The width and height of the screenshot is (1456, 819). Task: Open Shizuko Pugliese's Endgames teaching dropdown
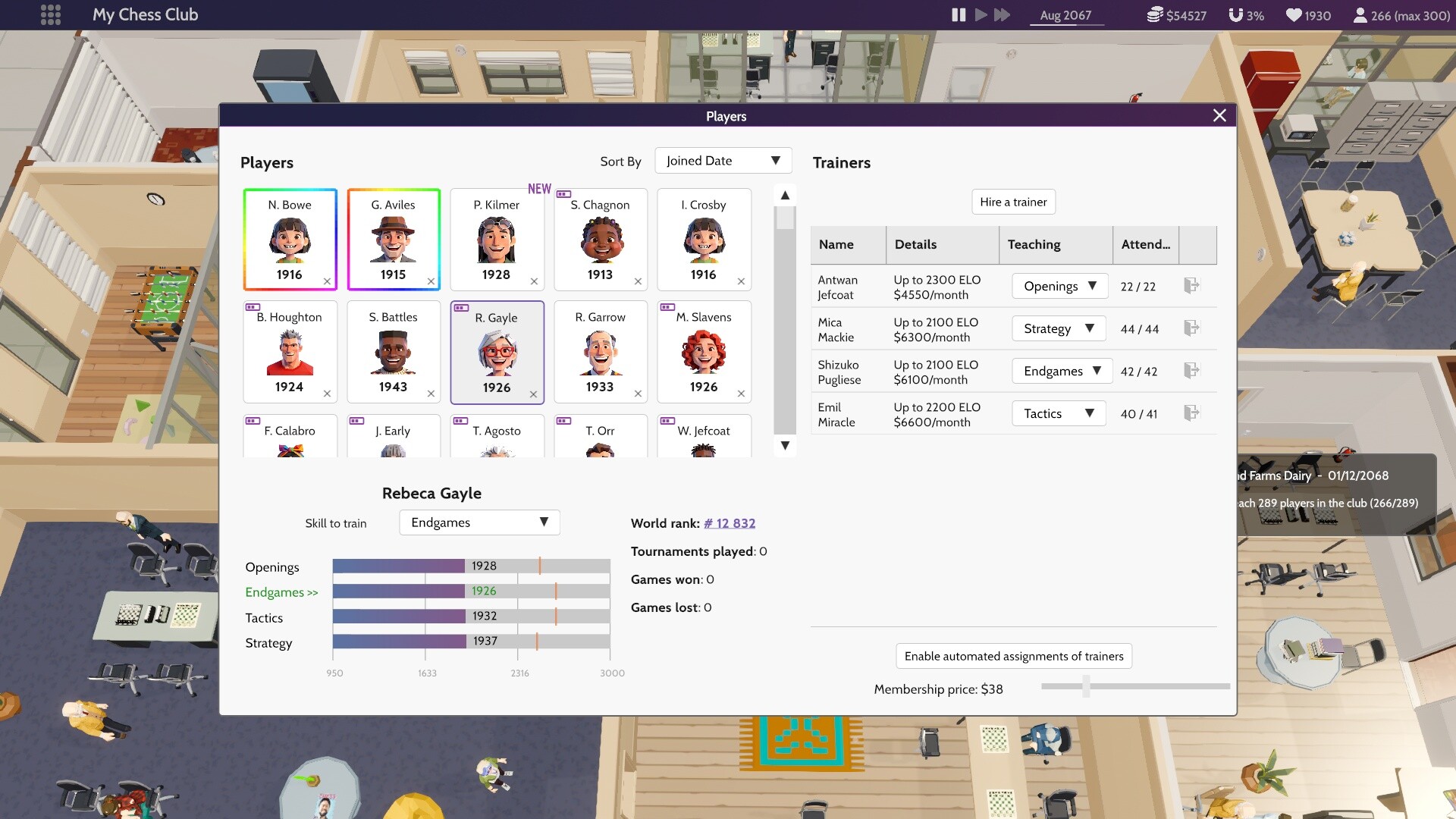click(x=1061, y=371)
